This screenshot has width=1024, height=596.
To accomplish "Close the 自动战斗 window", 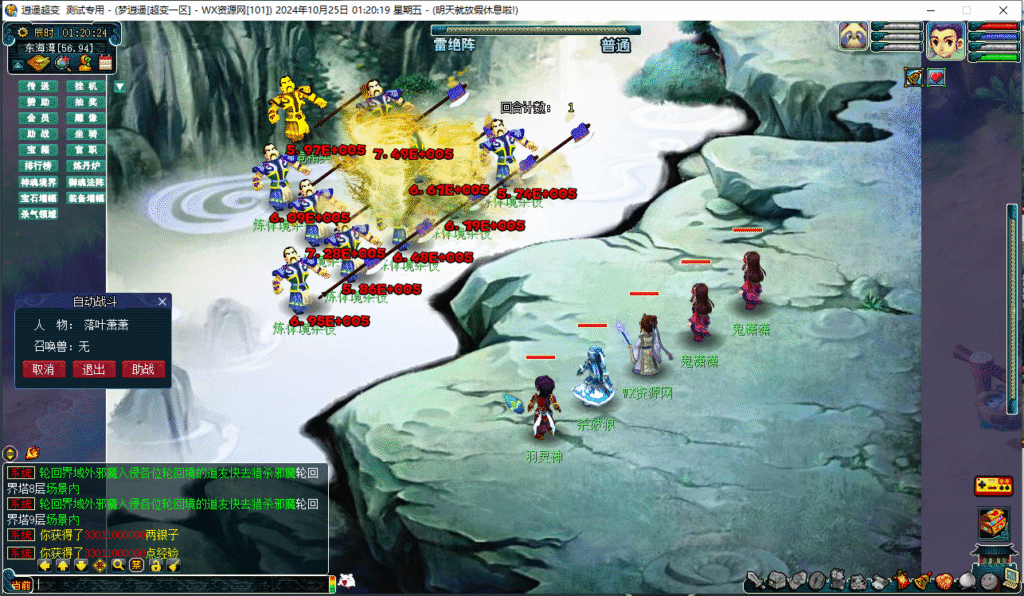I will click(162, 301).
